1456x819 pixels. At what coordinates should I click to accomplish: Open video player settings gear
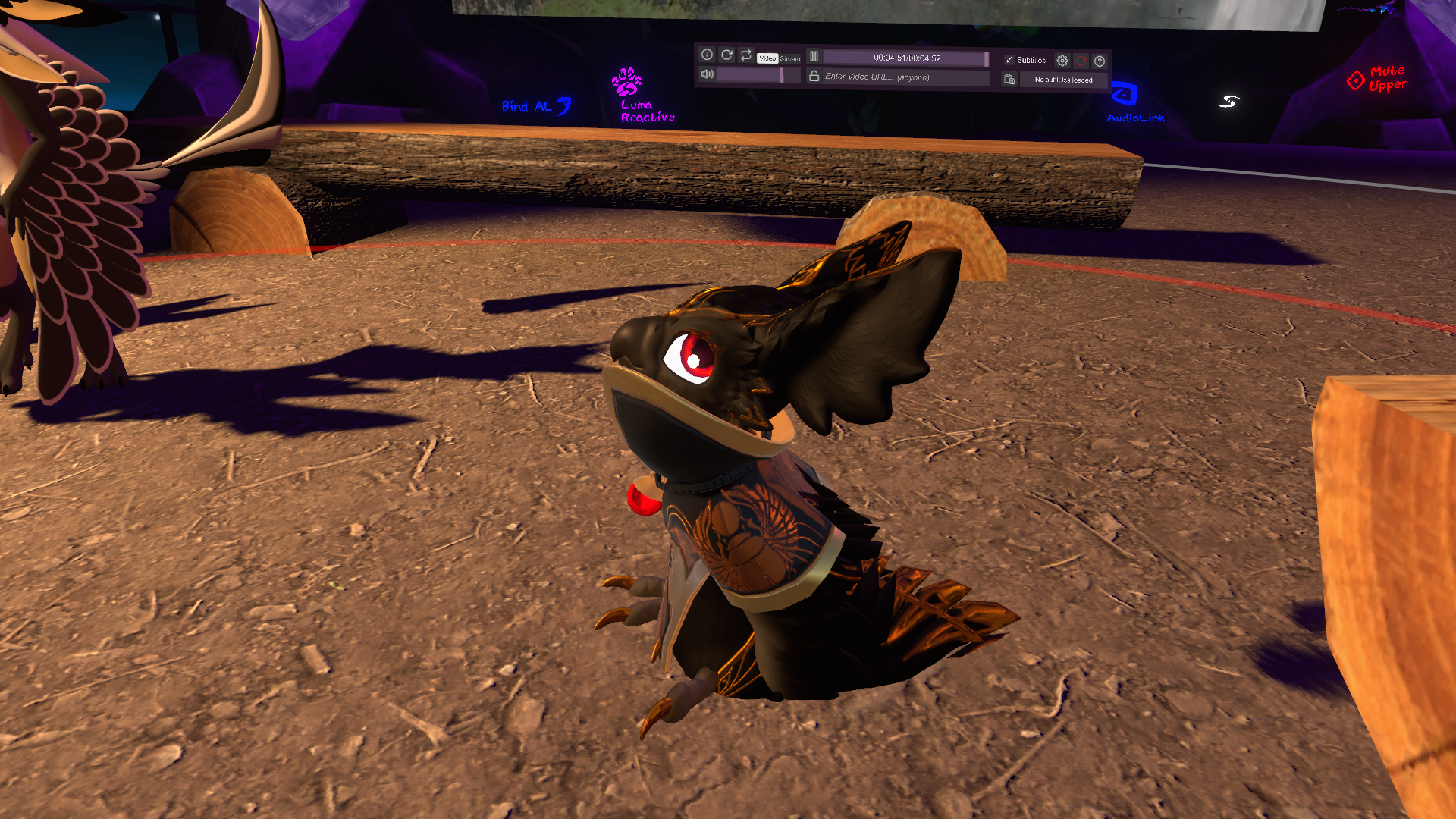tap(1062, 61)
